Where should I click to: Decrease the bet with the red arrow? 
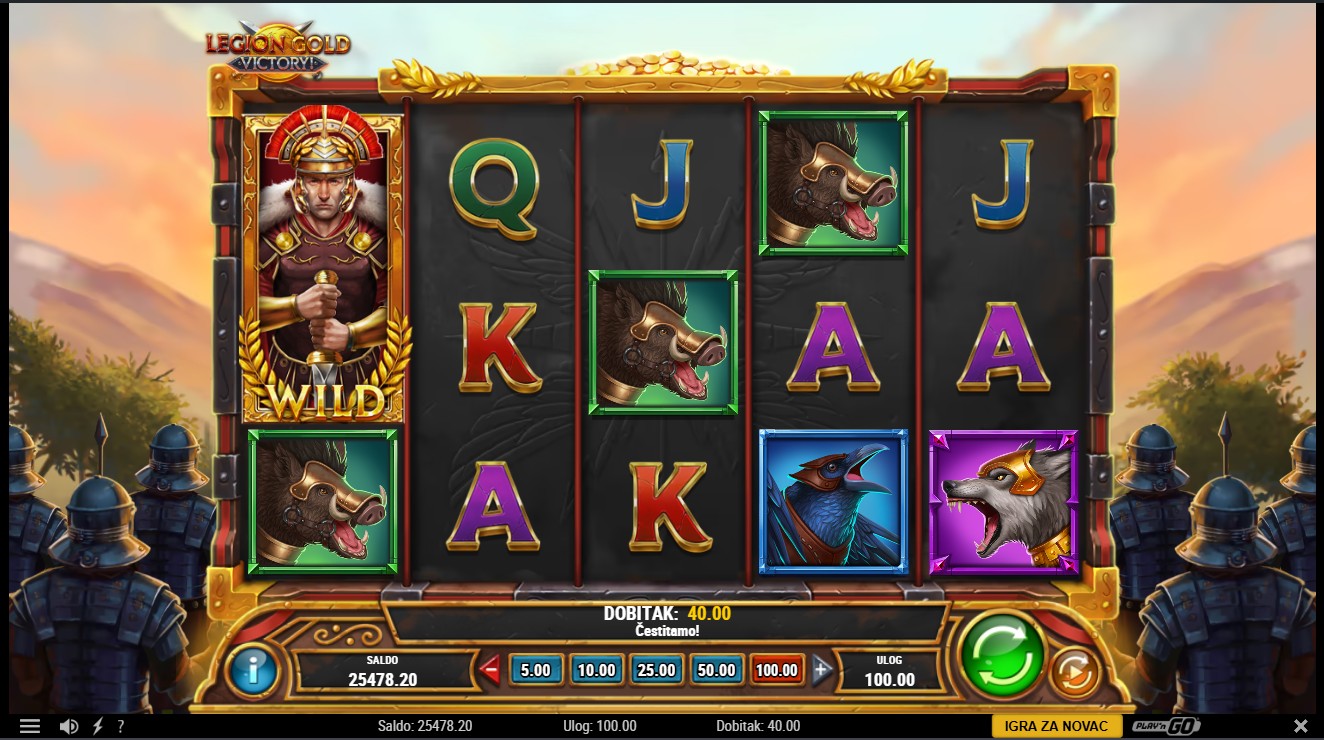(490, 670)
